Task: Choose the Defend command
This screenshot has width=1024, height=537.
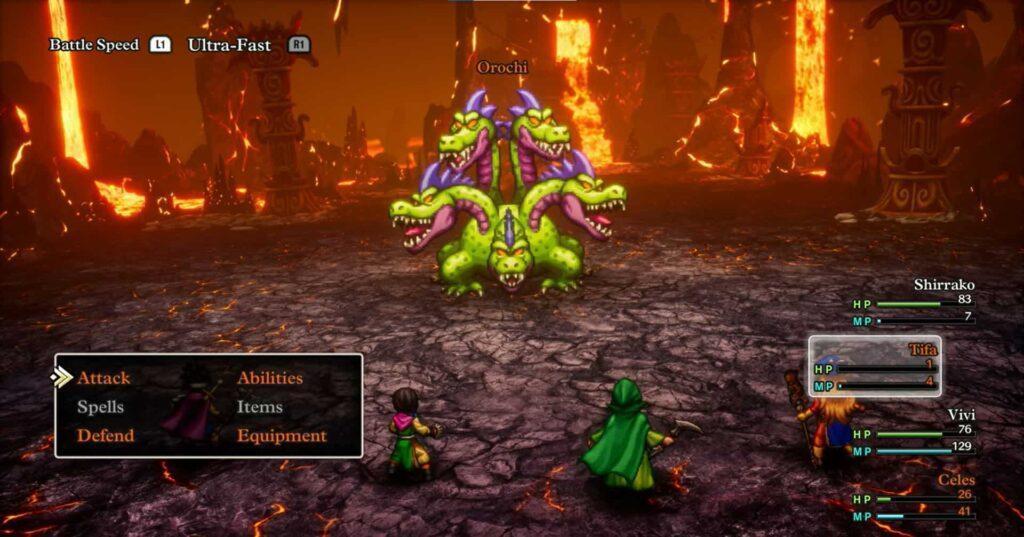Action: (x=105, y=436)
